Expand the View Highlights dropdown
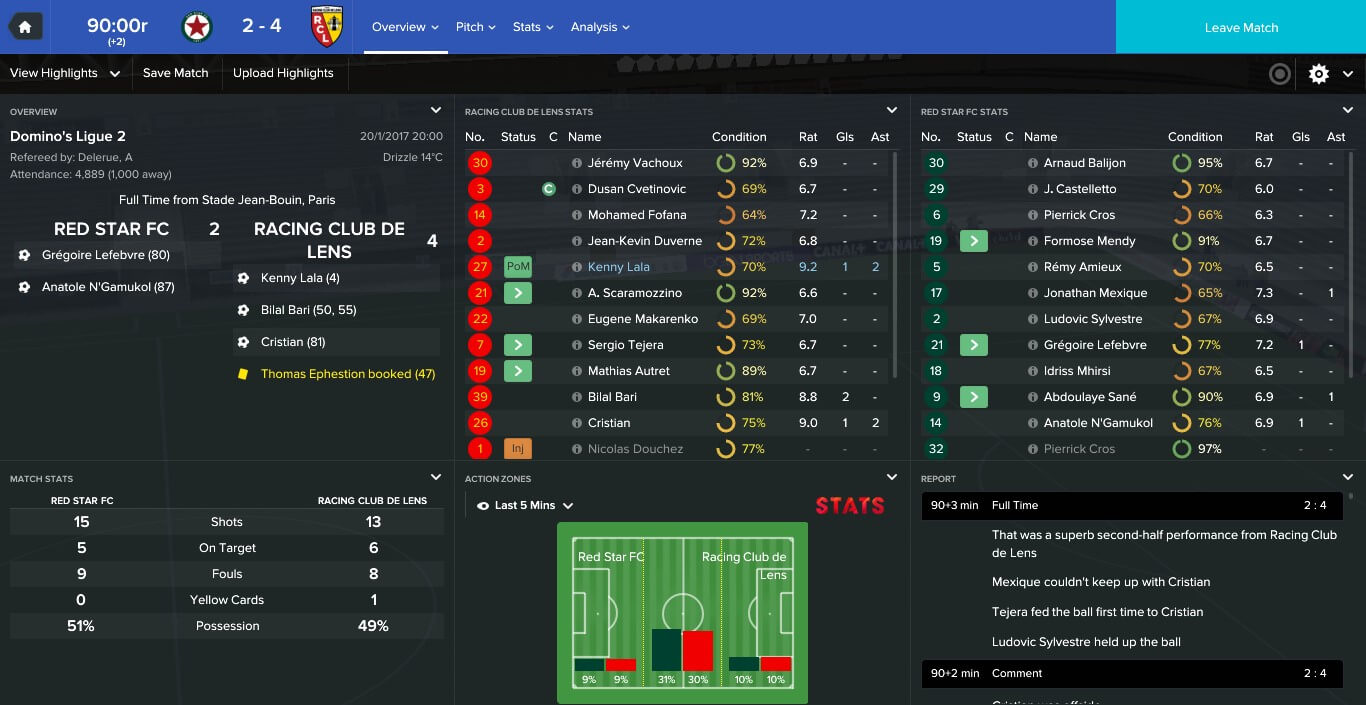Viewport: 1366px width, 705px height. point(64,73)
